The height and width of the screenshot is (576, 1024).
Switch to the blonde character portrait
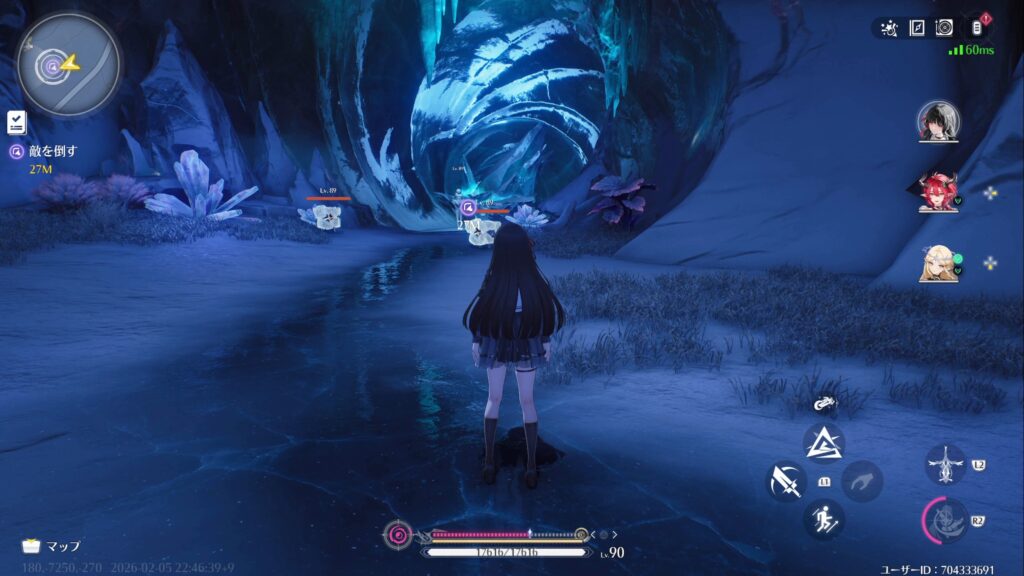(938, 264)
